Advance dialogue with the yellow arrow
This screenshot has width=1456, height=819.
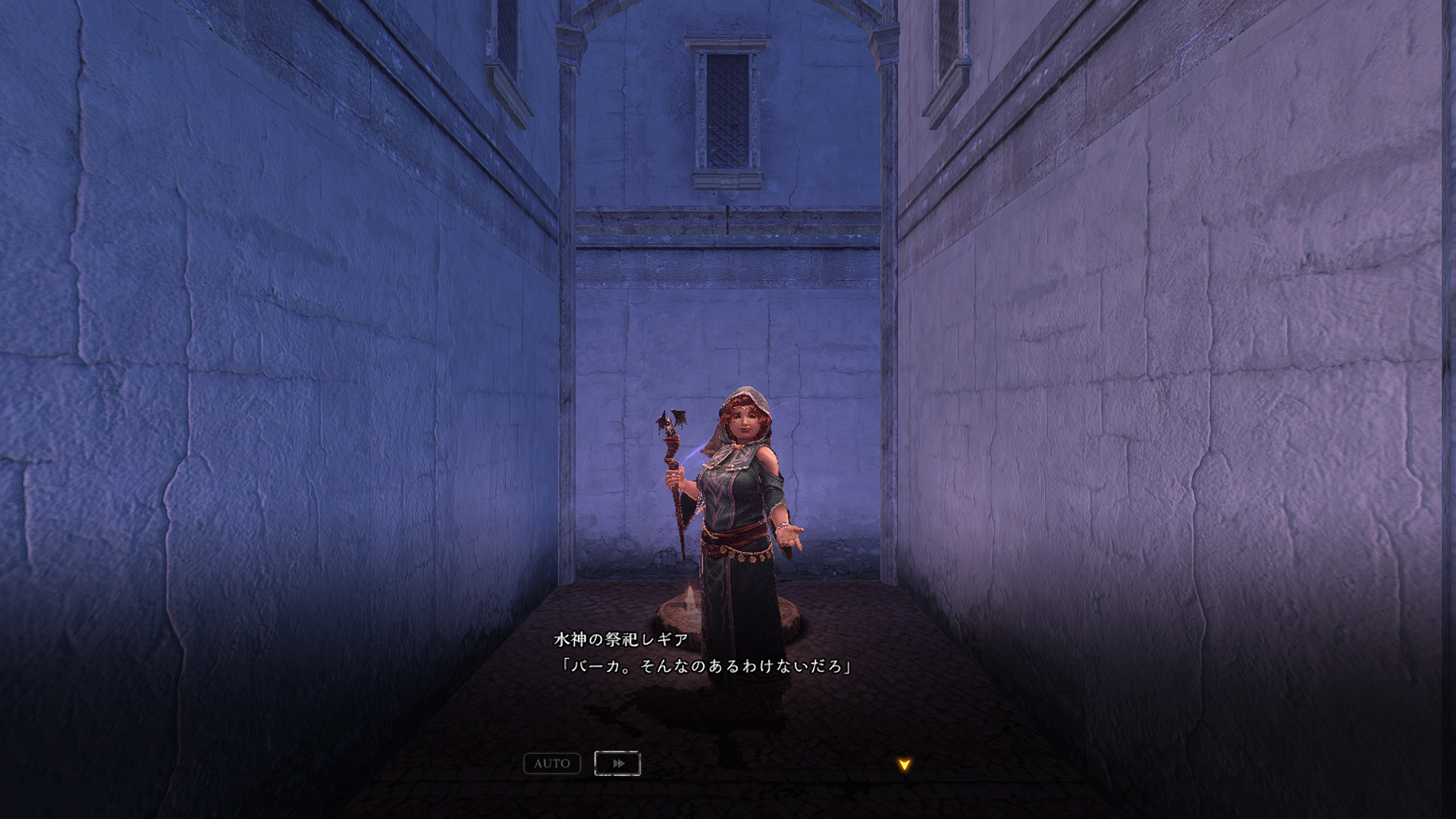[x=904, y=764]
